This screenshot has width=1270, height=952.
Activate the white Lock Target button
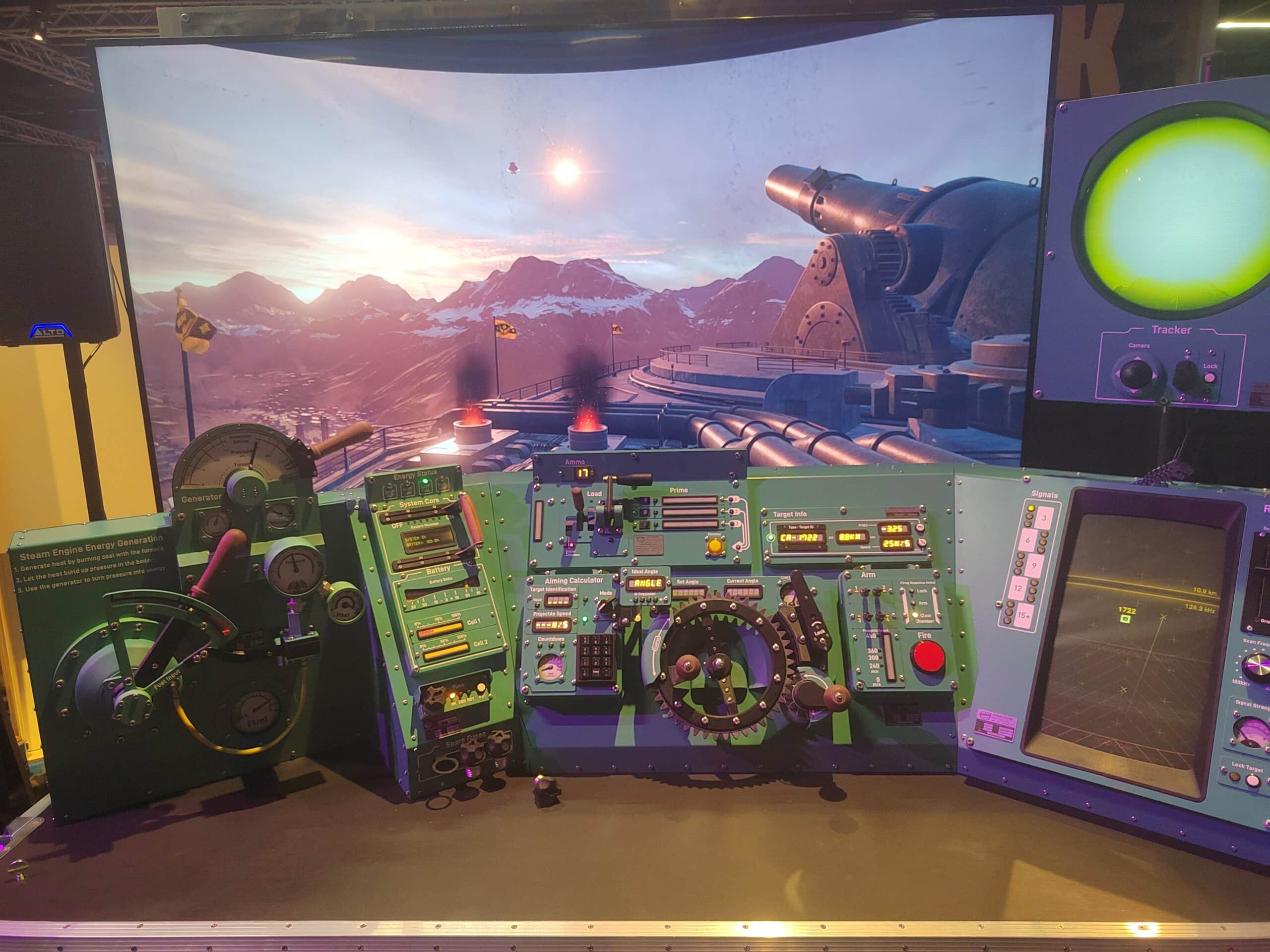pos(1252,781)
